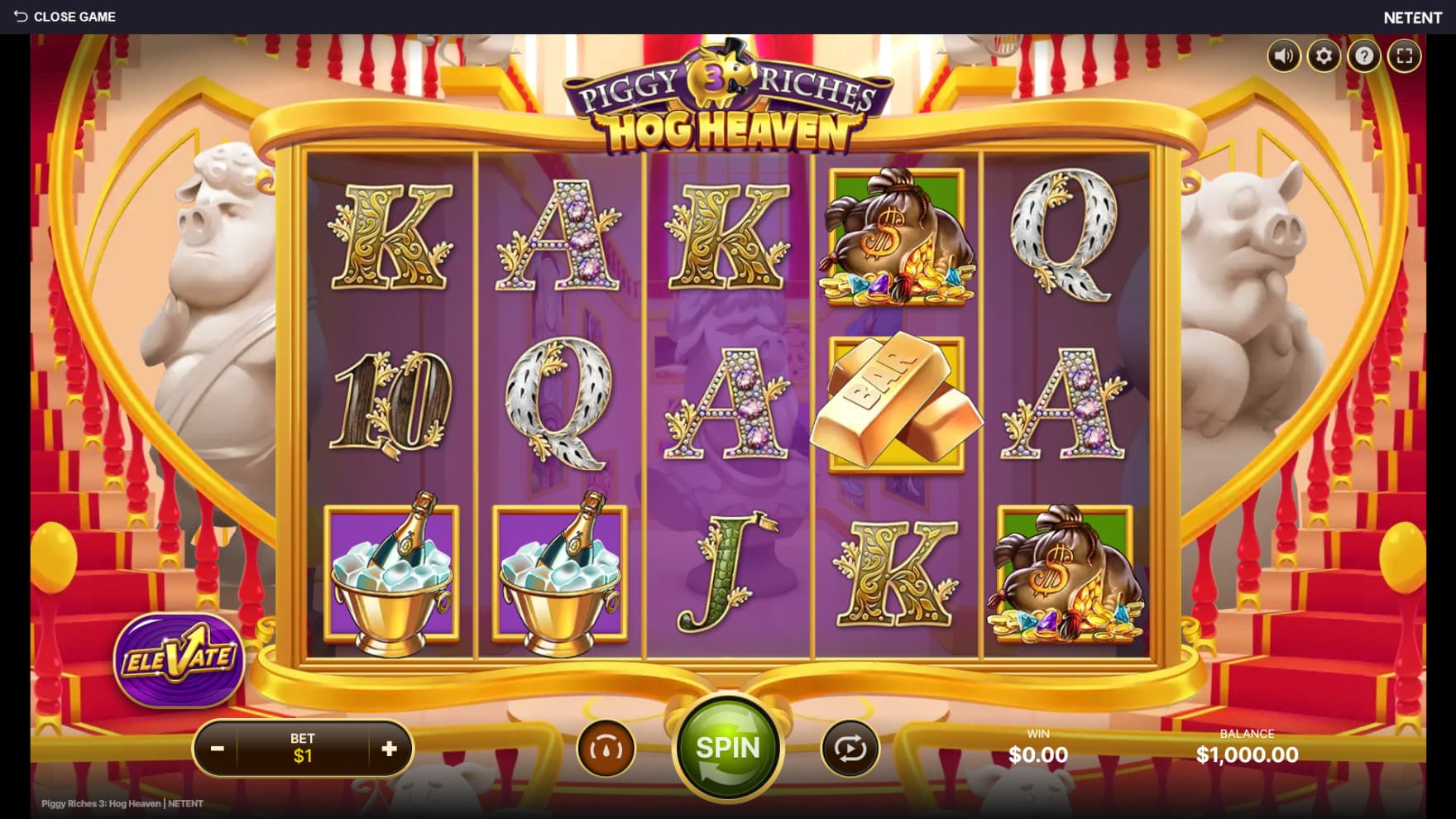Open the gear settings menu
1456x819 pixels.
pos(1324,56)
